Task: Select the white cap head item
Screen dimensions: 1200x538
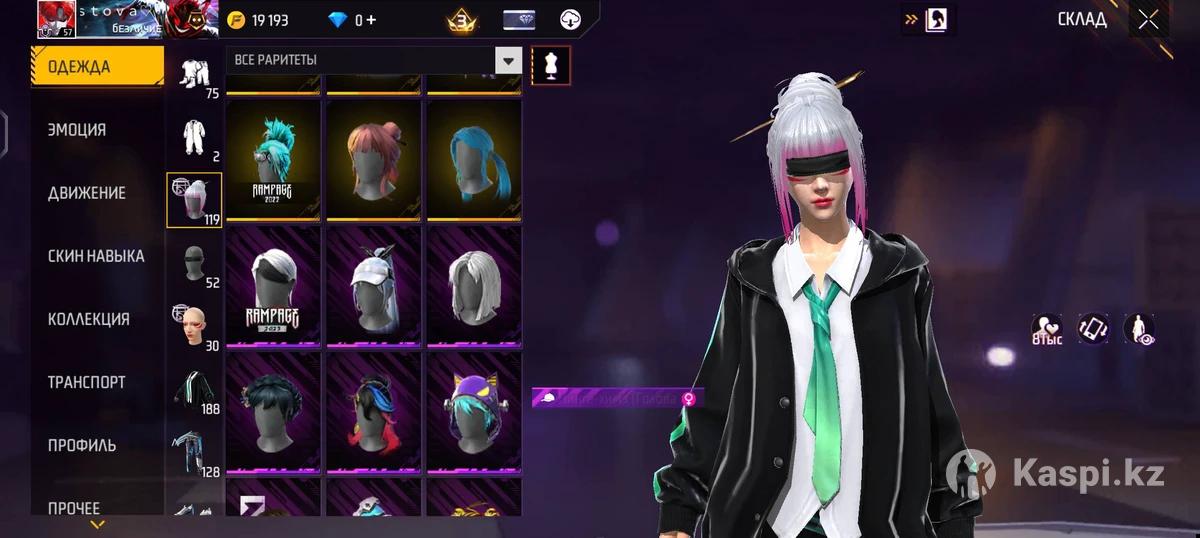Action: point(373,287)
